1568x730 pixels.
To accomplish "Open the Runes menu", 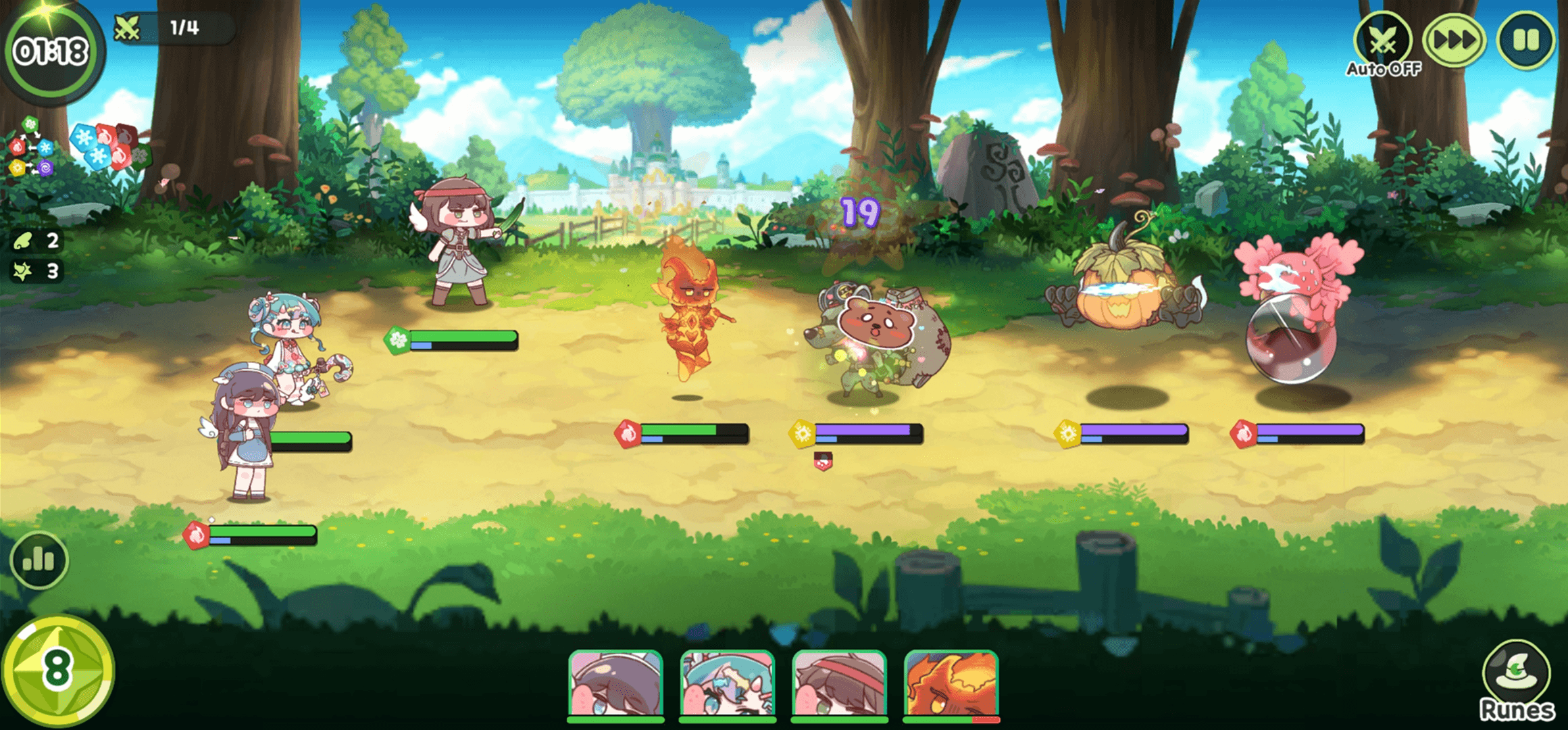I will click(x=1517, y=681).
